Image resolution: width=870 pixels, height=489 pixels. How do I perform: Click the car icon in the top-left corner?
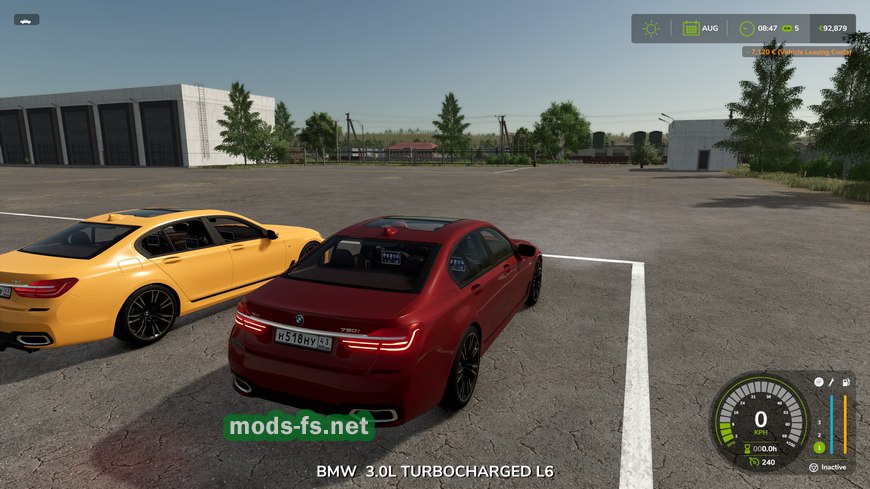click(26, 19)
